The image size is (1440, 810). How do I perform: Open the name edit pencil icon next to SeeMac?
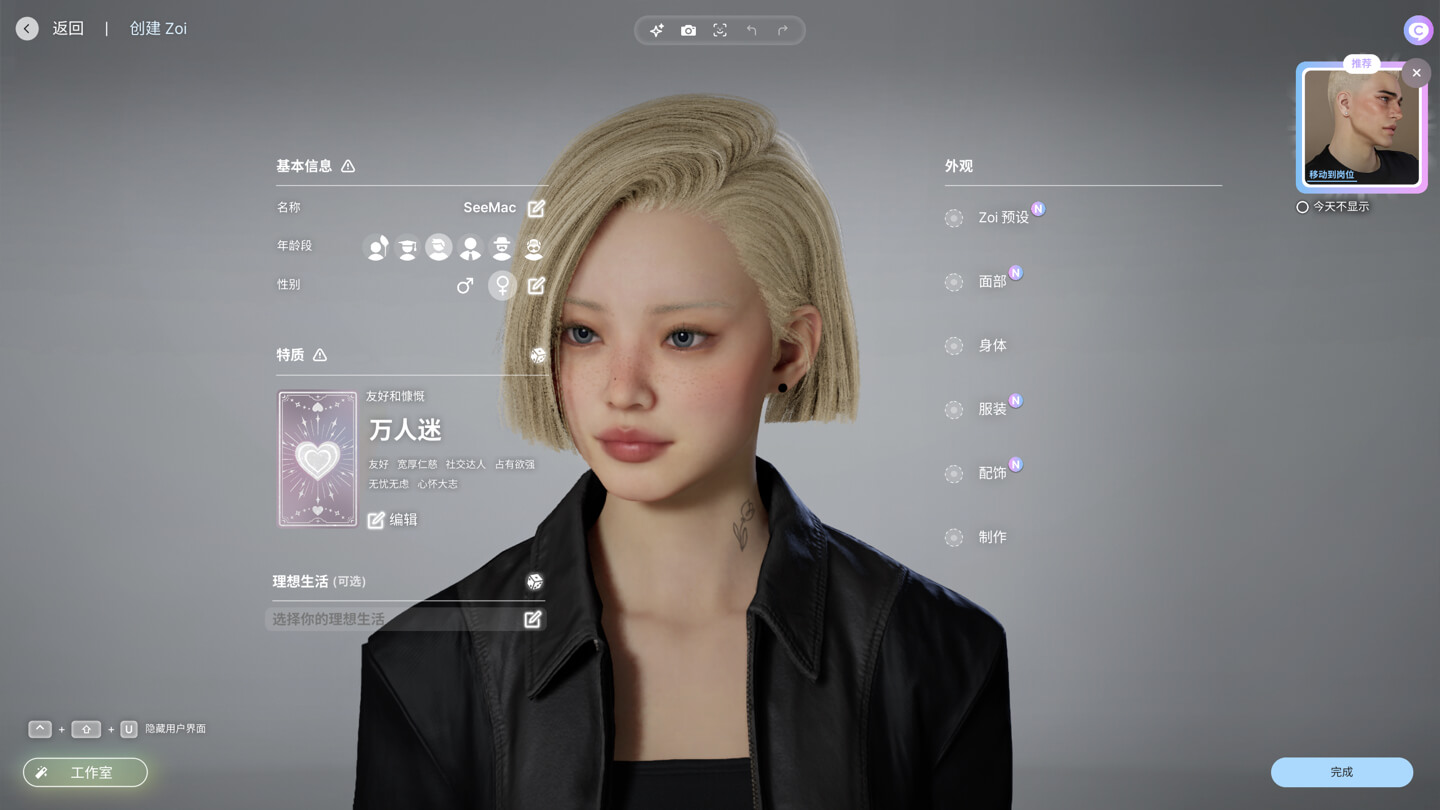pyautogui.click(x=536, y=207)
